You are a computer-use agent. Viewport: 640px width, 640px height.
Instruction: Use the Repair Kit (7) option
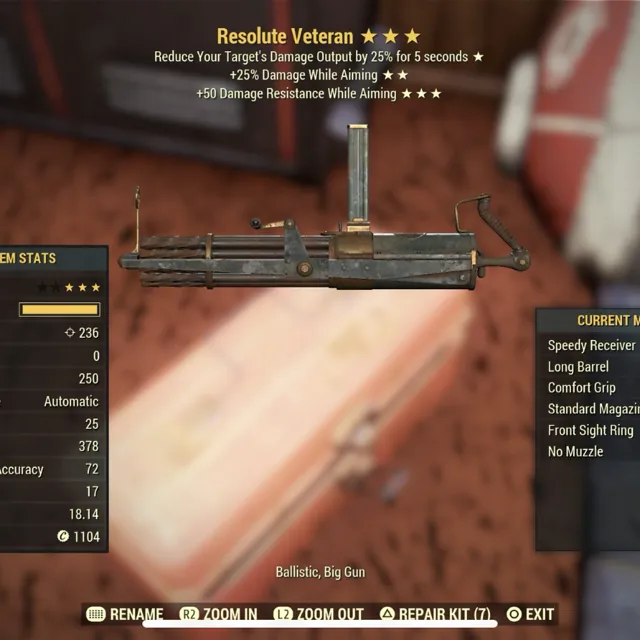[x=435, y=614]
